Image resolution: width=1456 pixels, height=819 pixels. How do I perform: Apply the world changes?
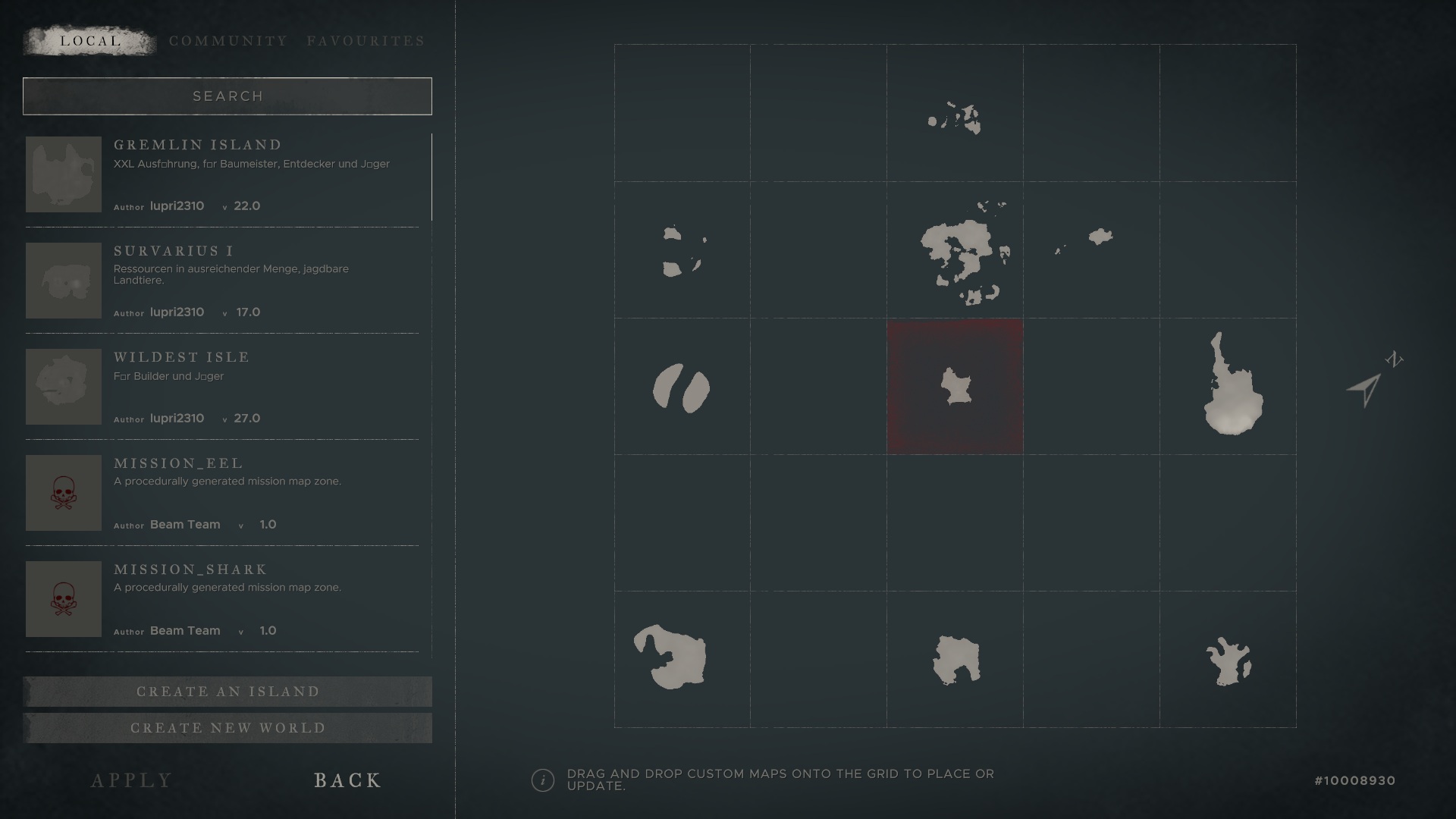click(132, 780)
